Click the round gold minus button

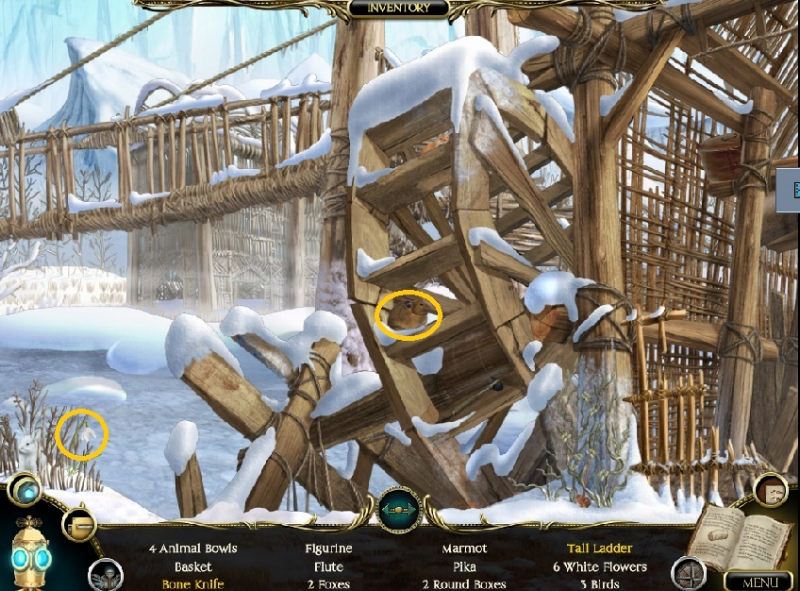(x=77, y=524)
